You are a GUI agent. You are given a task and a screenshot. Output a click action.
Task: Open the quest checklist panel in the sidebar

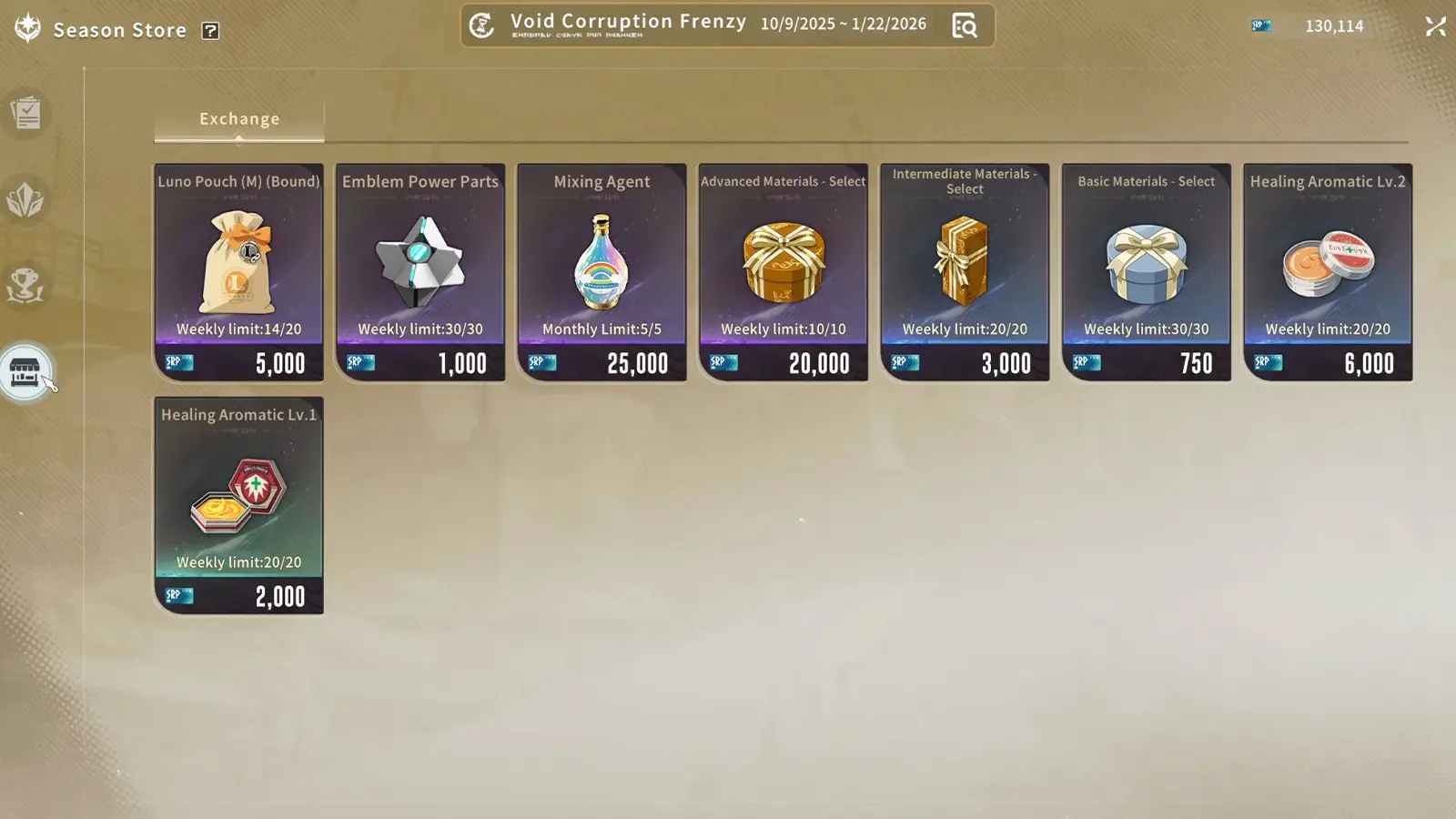[x=26, y=111]
